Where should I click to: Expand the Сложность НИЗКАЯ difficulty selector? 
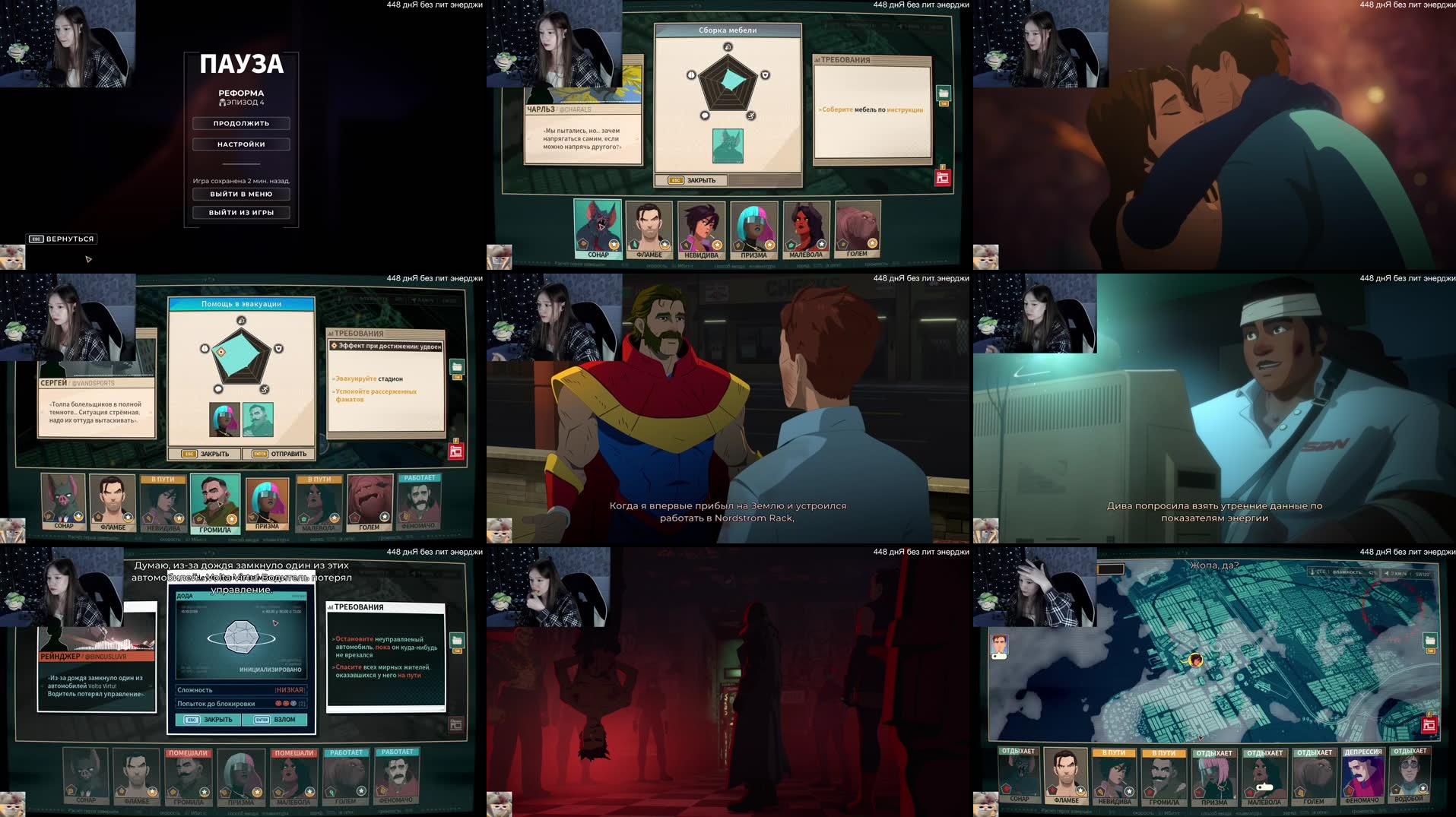click(x=290, y=689)
